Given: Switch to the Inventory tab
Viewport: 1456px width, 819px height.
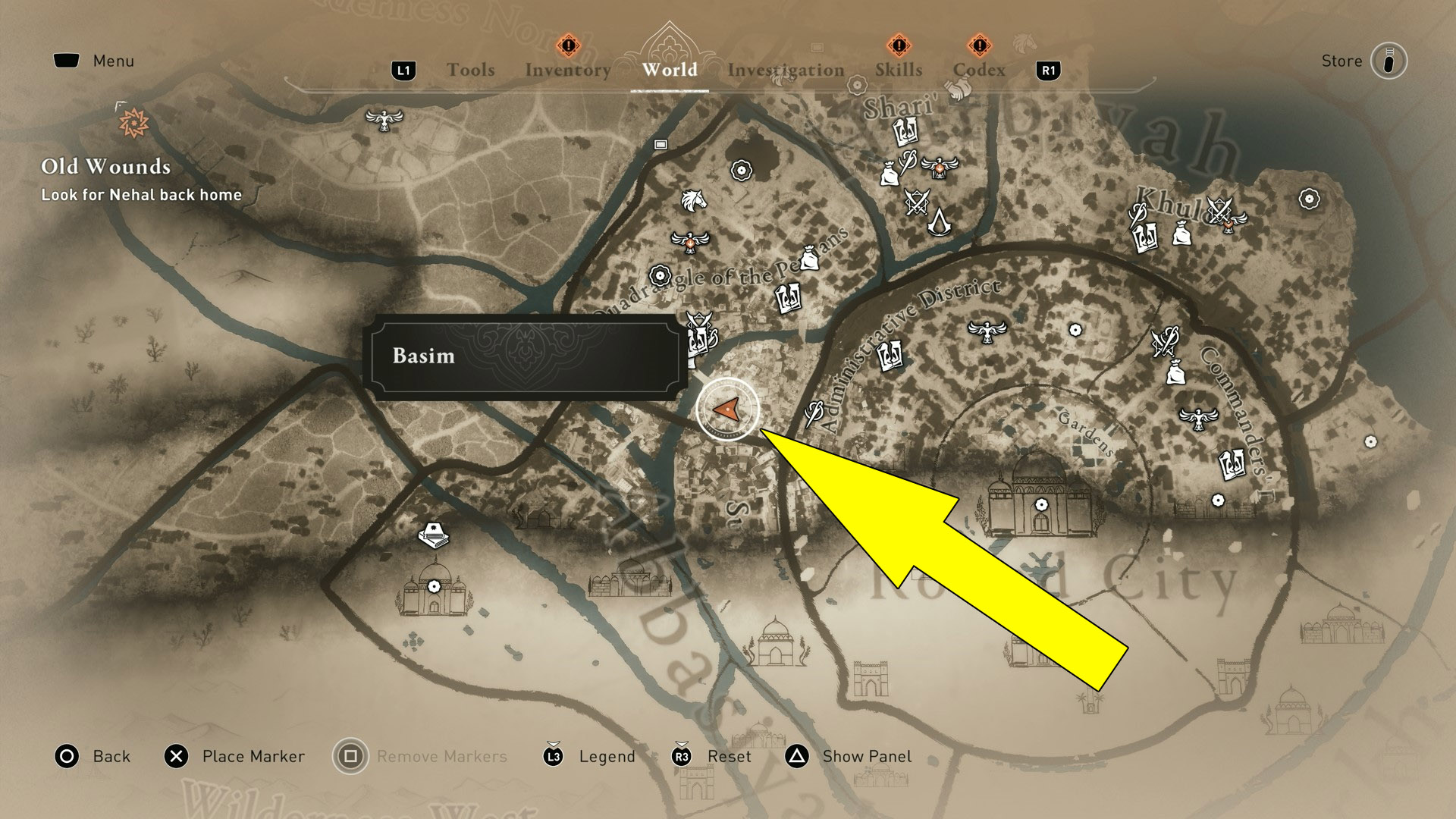Looking at the screenshot, I should [x=567, y=70].
